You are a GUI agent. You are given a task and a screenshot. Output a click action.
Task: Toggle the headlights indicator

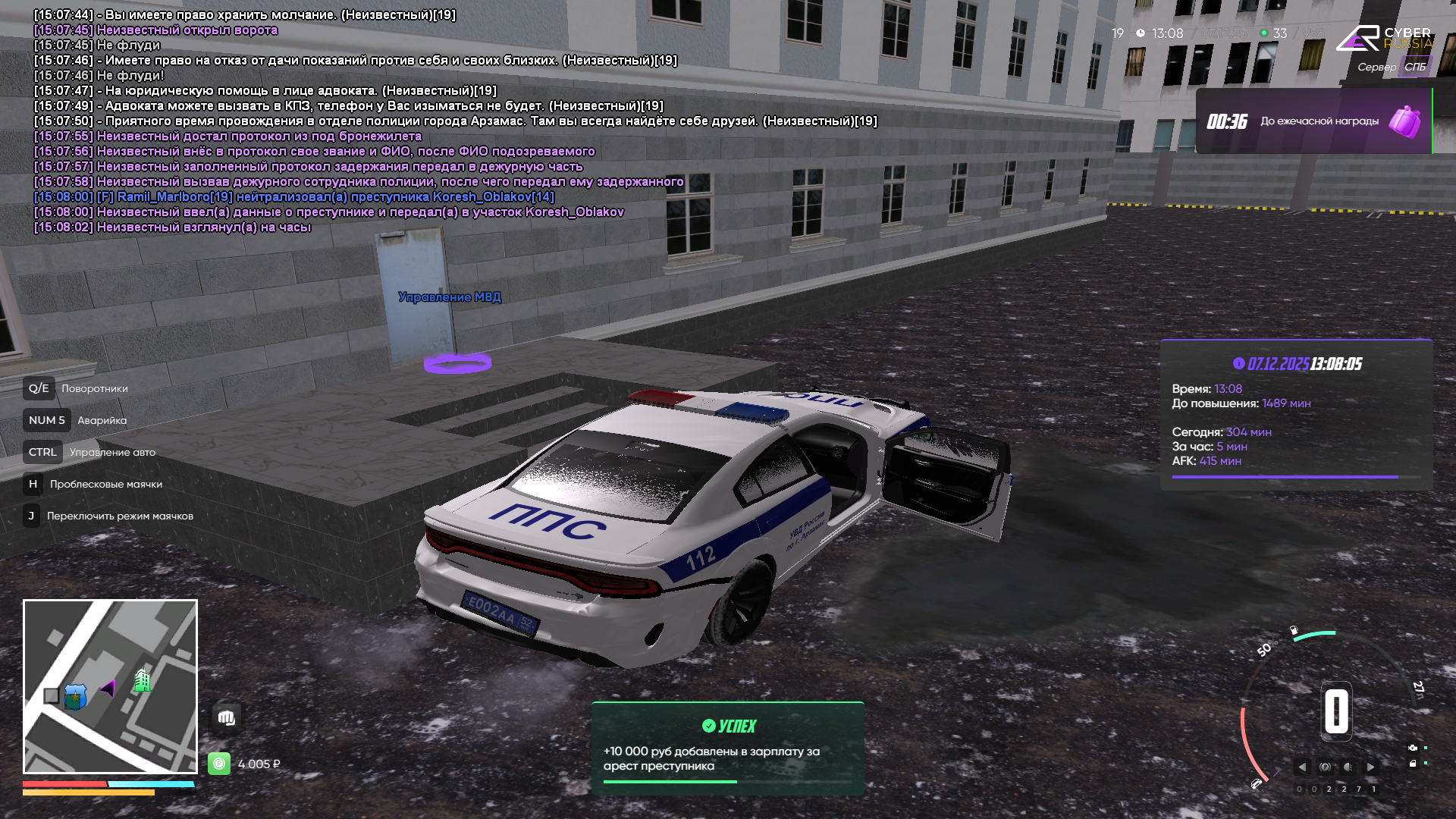tap(1348, 767)
